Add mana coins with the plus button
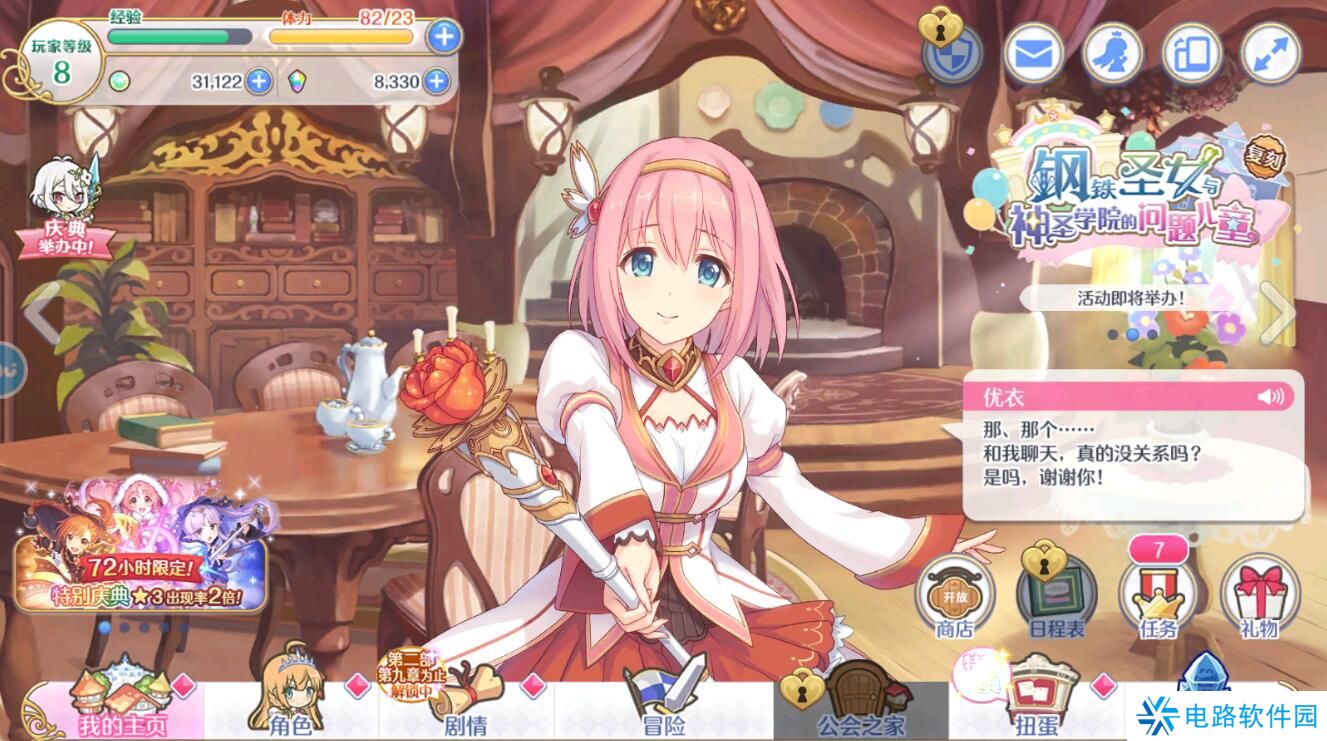Image resolution: width=1327 pixels, height=741 pixels. (x=259, y=81)
